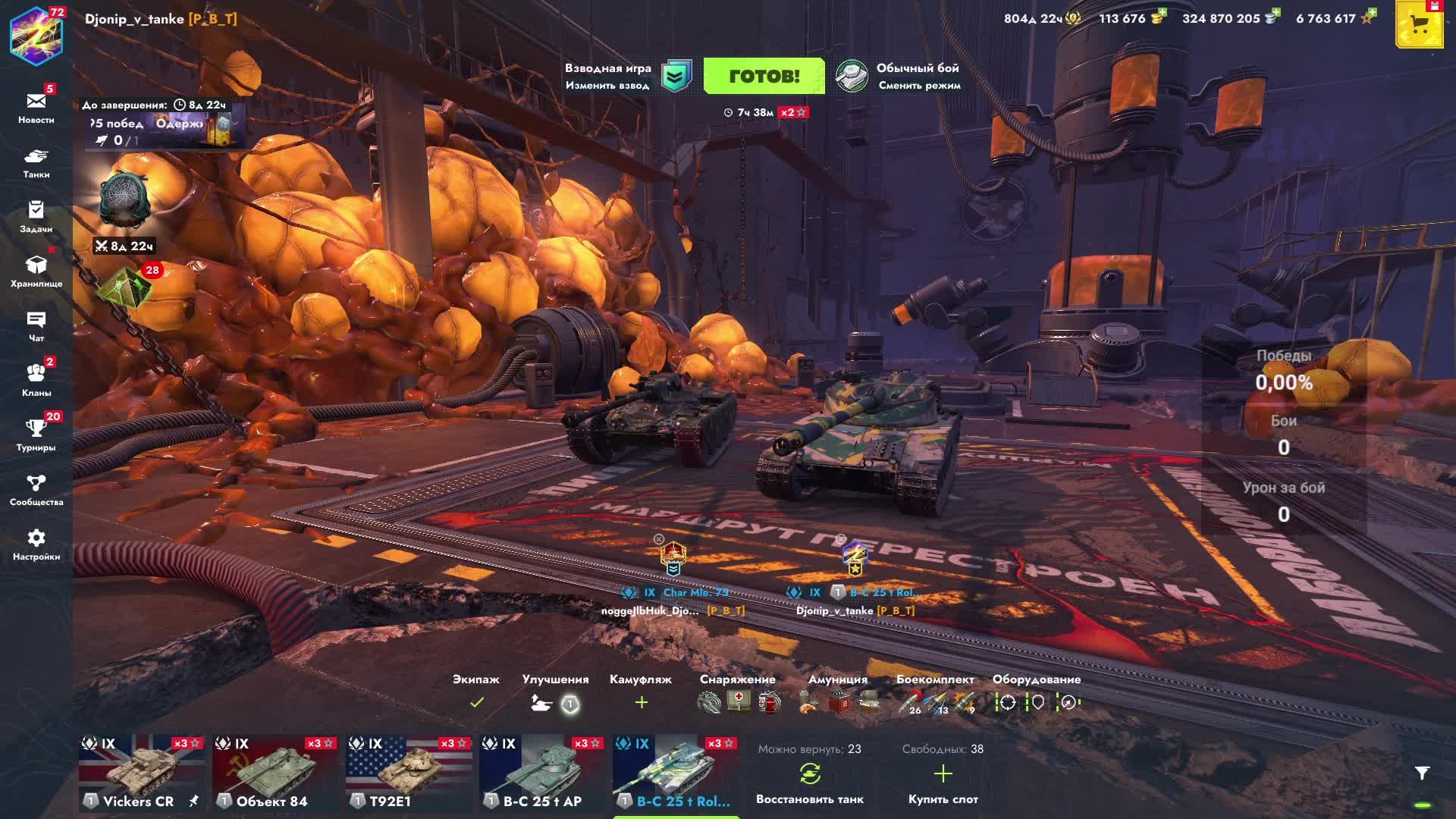Buy a new slot with Купить слот
This screenshot has height=819, width=1456.
tap(943, 783)
